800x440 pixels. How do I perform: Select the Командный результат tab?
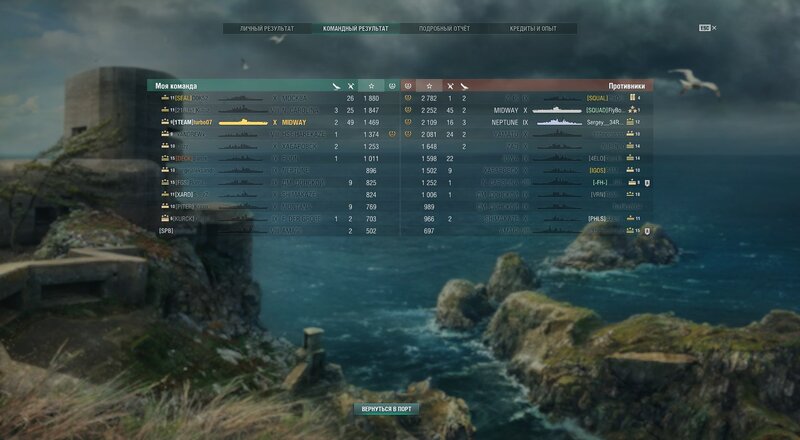point(356,30)
